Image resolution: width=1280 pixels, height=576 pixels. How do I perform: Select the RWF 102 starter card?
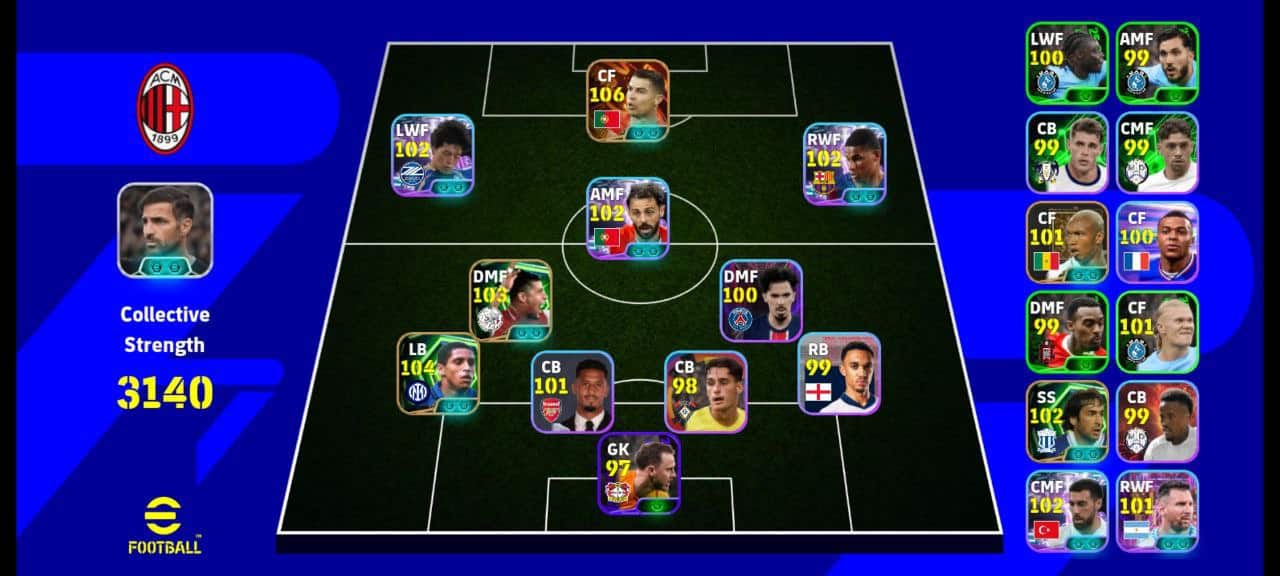click(844, 164)
